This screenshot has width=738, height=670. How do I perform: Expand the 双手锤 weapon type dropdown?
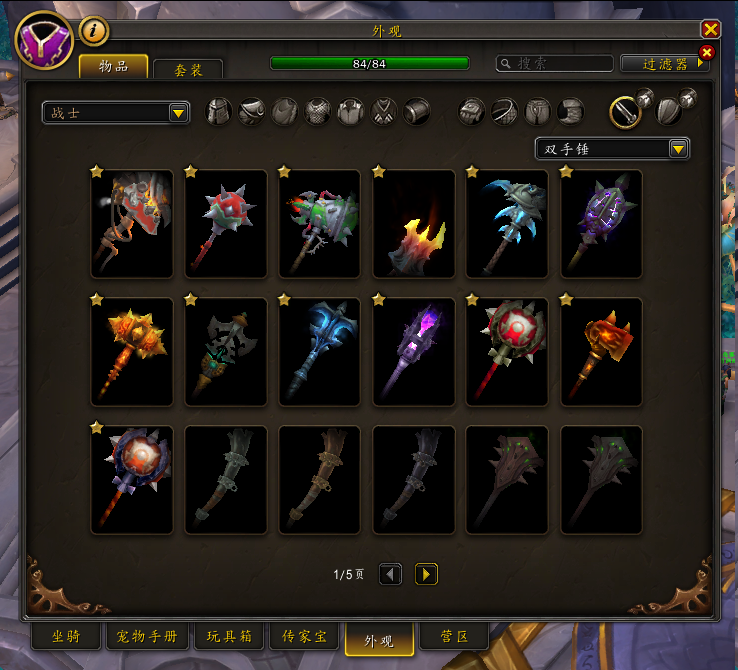612,149
